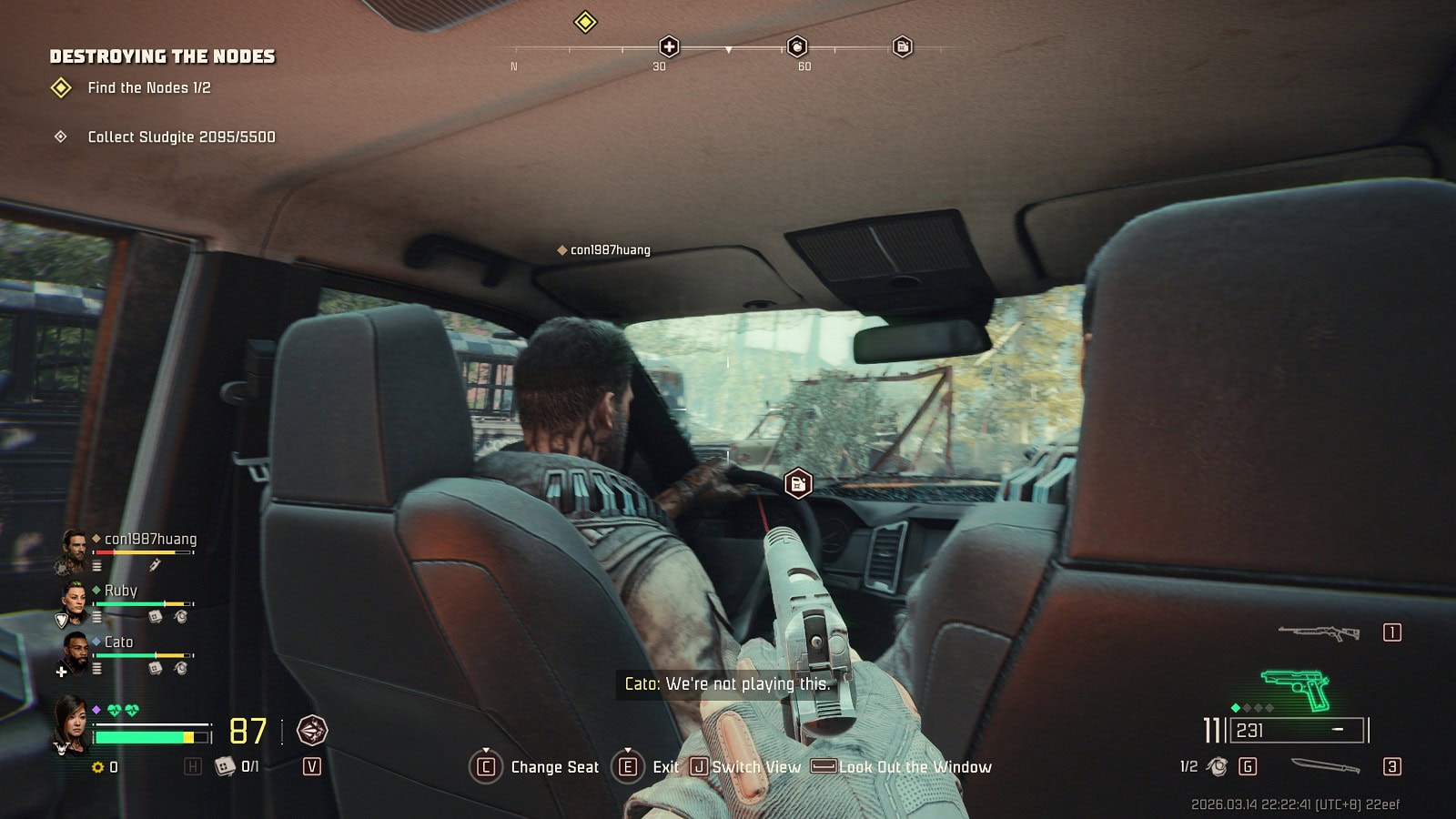Click the medical cross marker on compass
This screenshot has width=1456, height=819.
tap(669, 46)
